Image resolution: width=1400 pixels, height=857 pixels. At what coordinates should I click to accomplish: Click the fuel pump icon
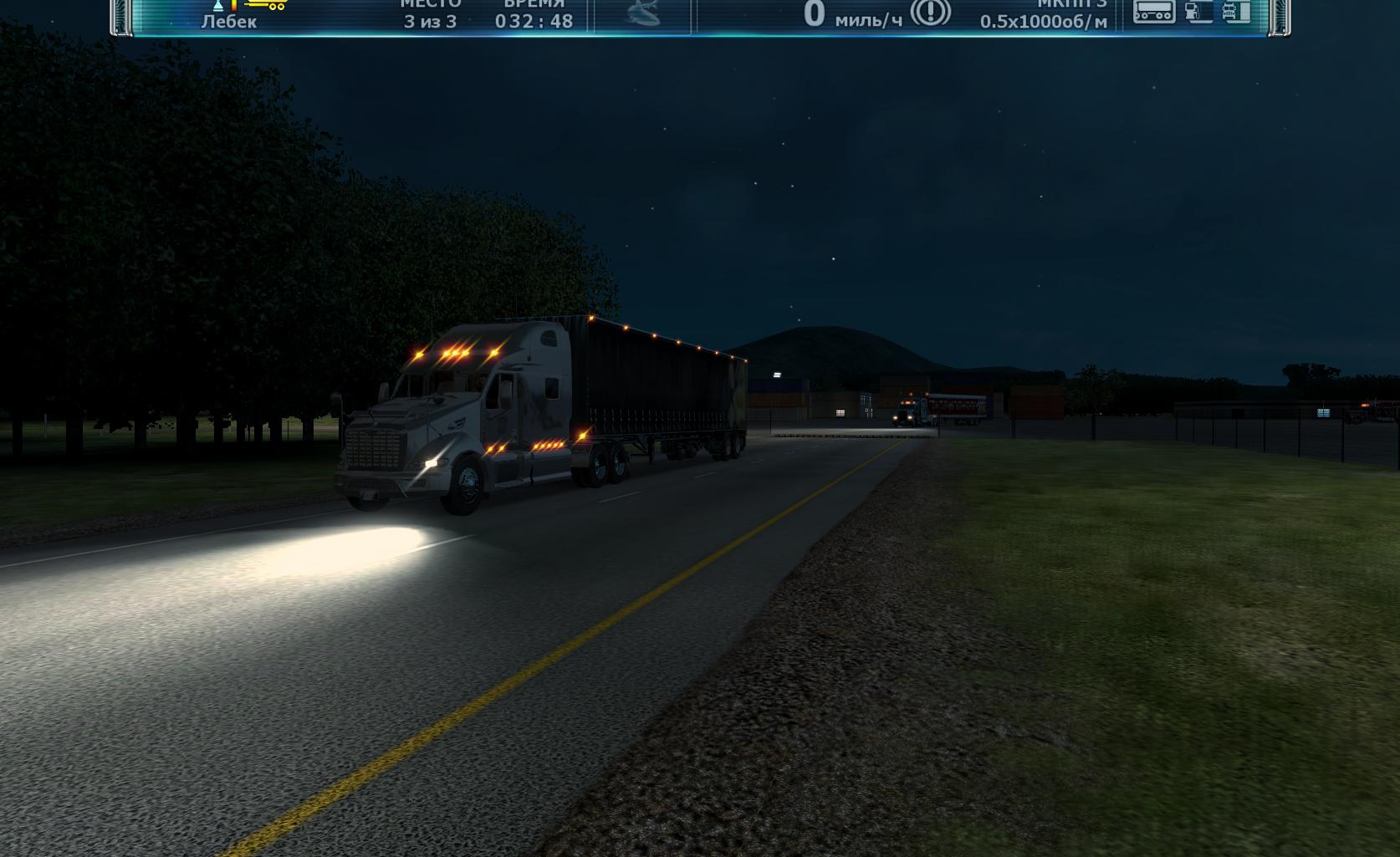(1198, 11)
